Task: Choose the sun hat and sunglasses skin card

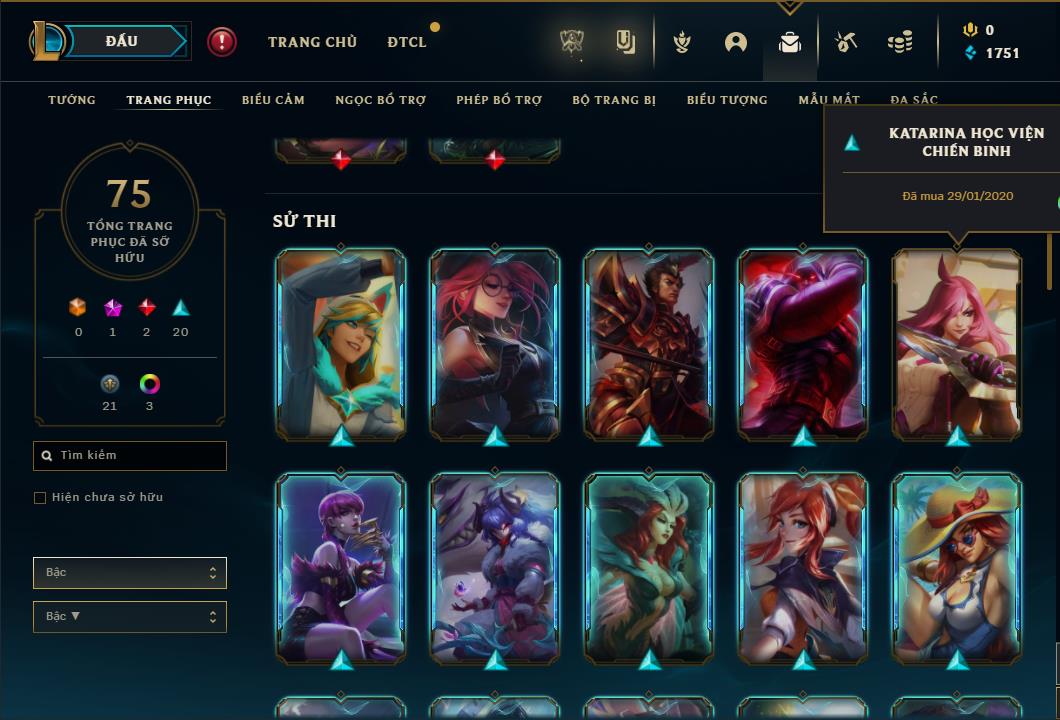Action: [957, 566]
